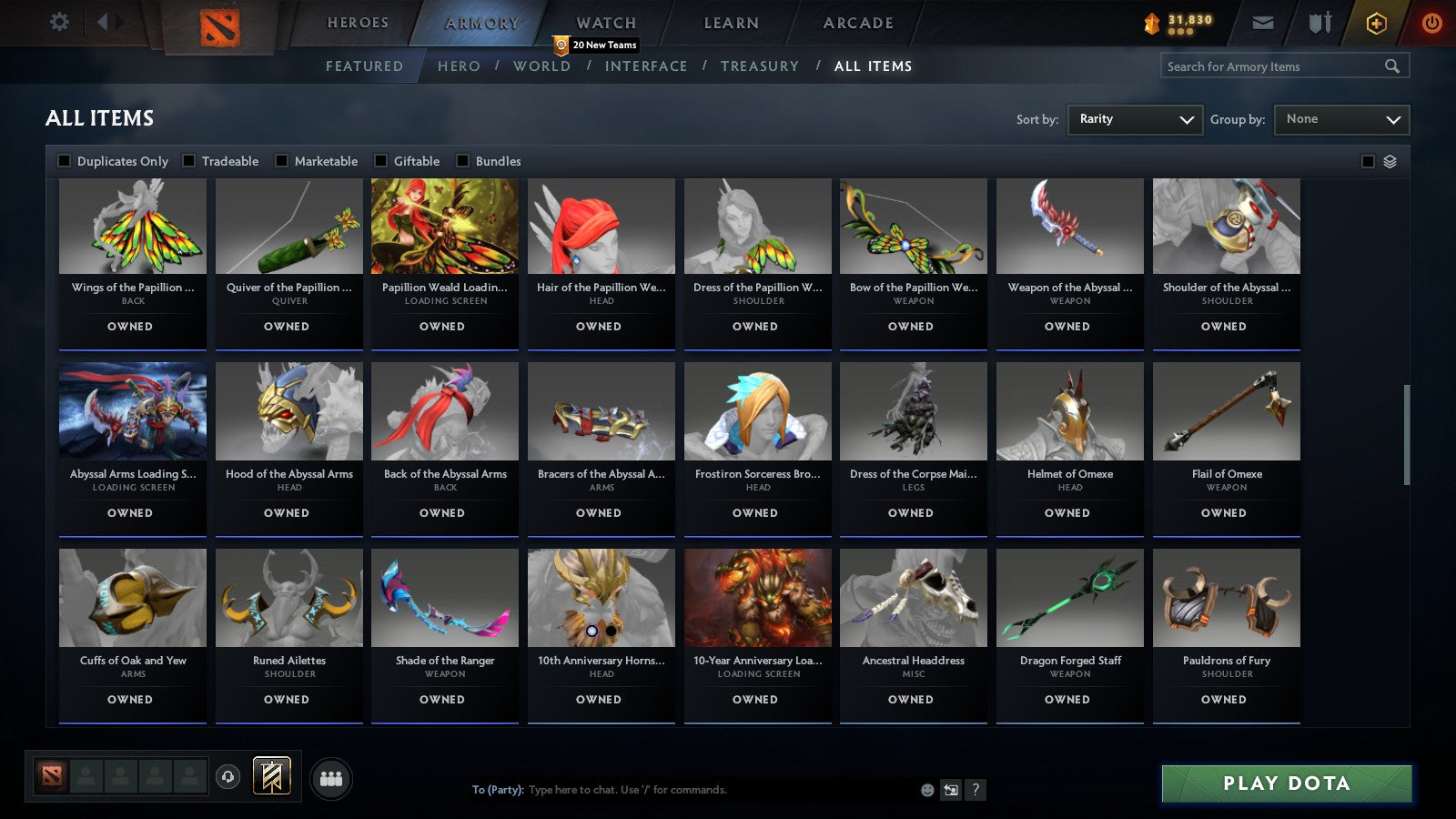Click the power button to exit
This screenshot has height=819, width=1456.
[1431, 23]
